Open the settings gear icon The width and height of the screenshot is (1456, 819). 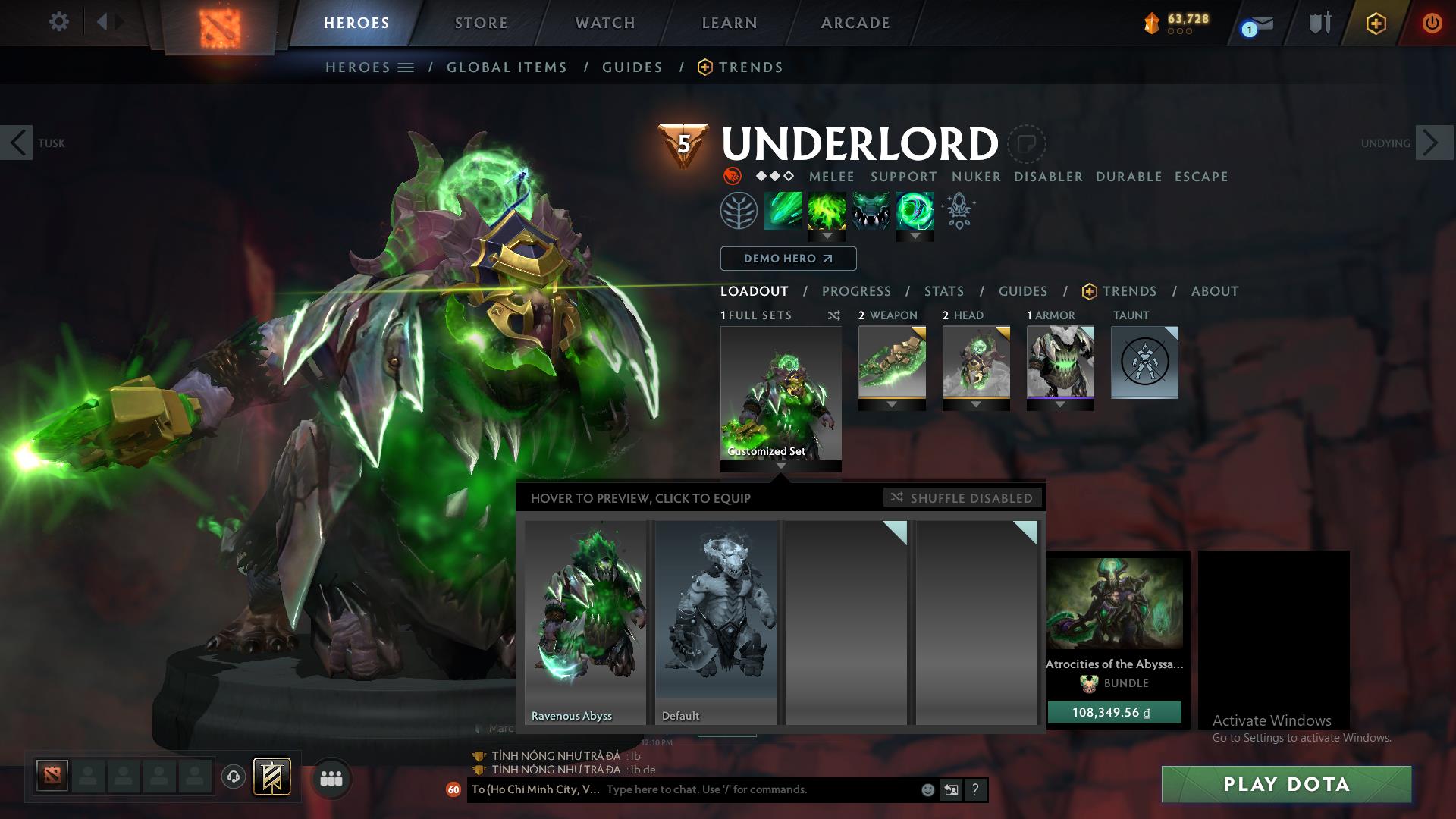click(58, 22)
